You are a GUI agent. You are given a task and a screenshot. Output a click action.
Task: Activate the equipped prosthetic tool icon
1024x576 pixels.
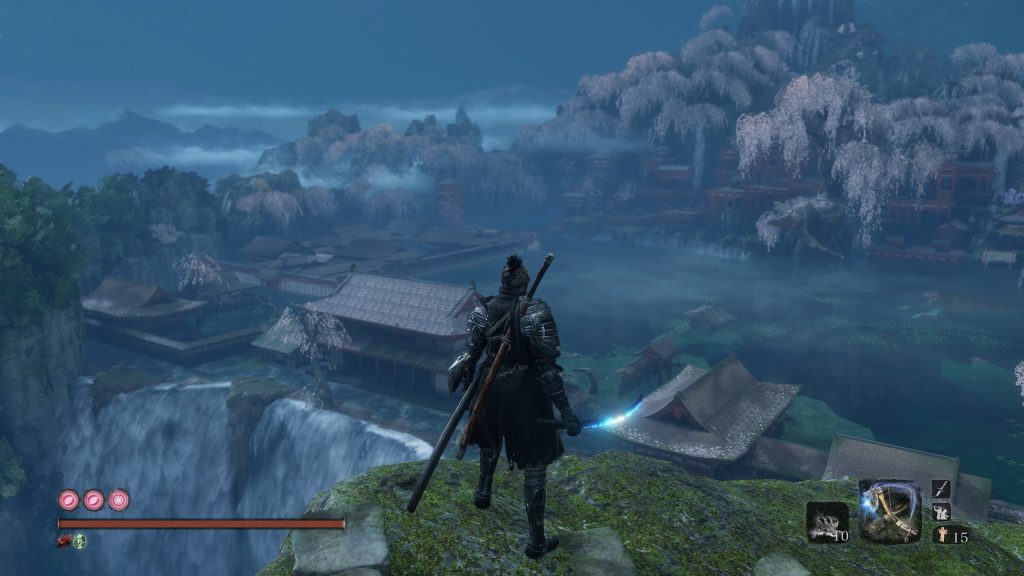(x=889, y=511)
